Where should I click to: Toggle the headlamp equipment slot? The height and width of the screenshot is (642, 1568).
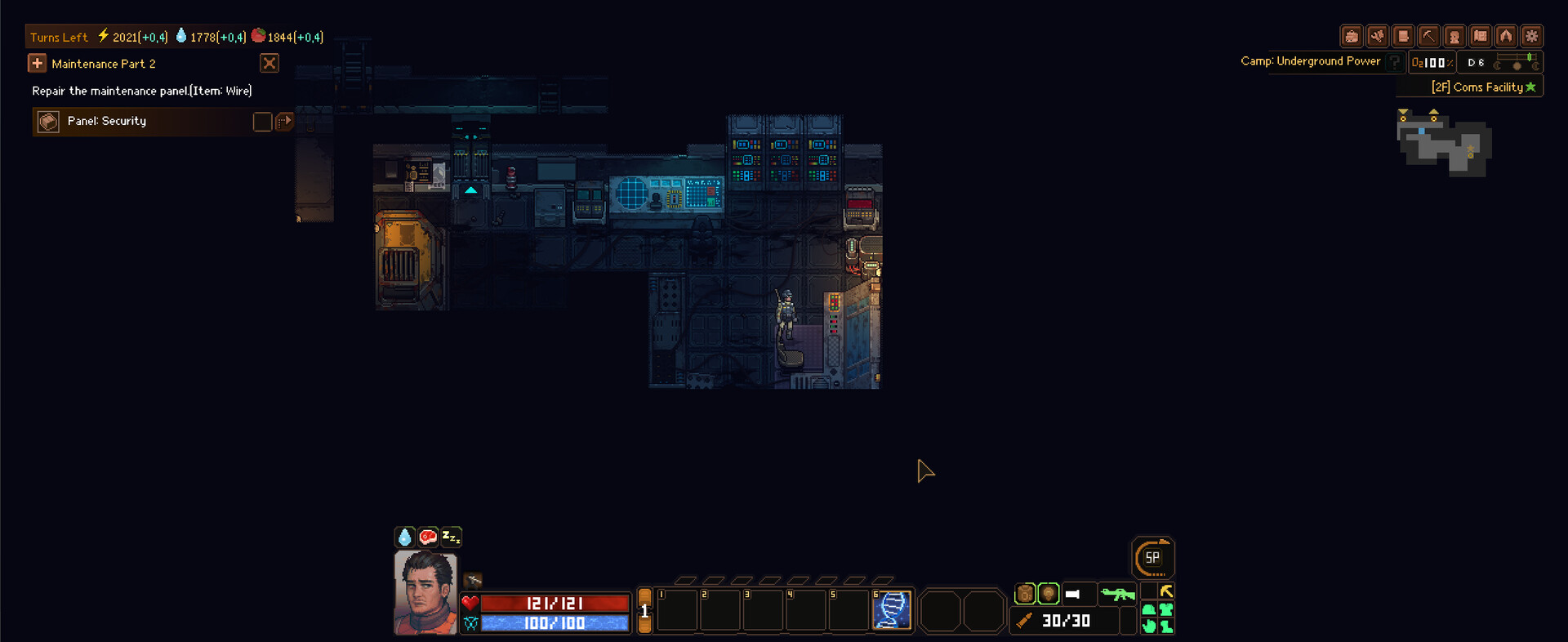[x=1048, y=594]
